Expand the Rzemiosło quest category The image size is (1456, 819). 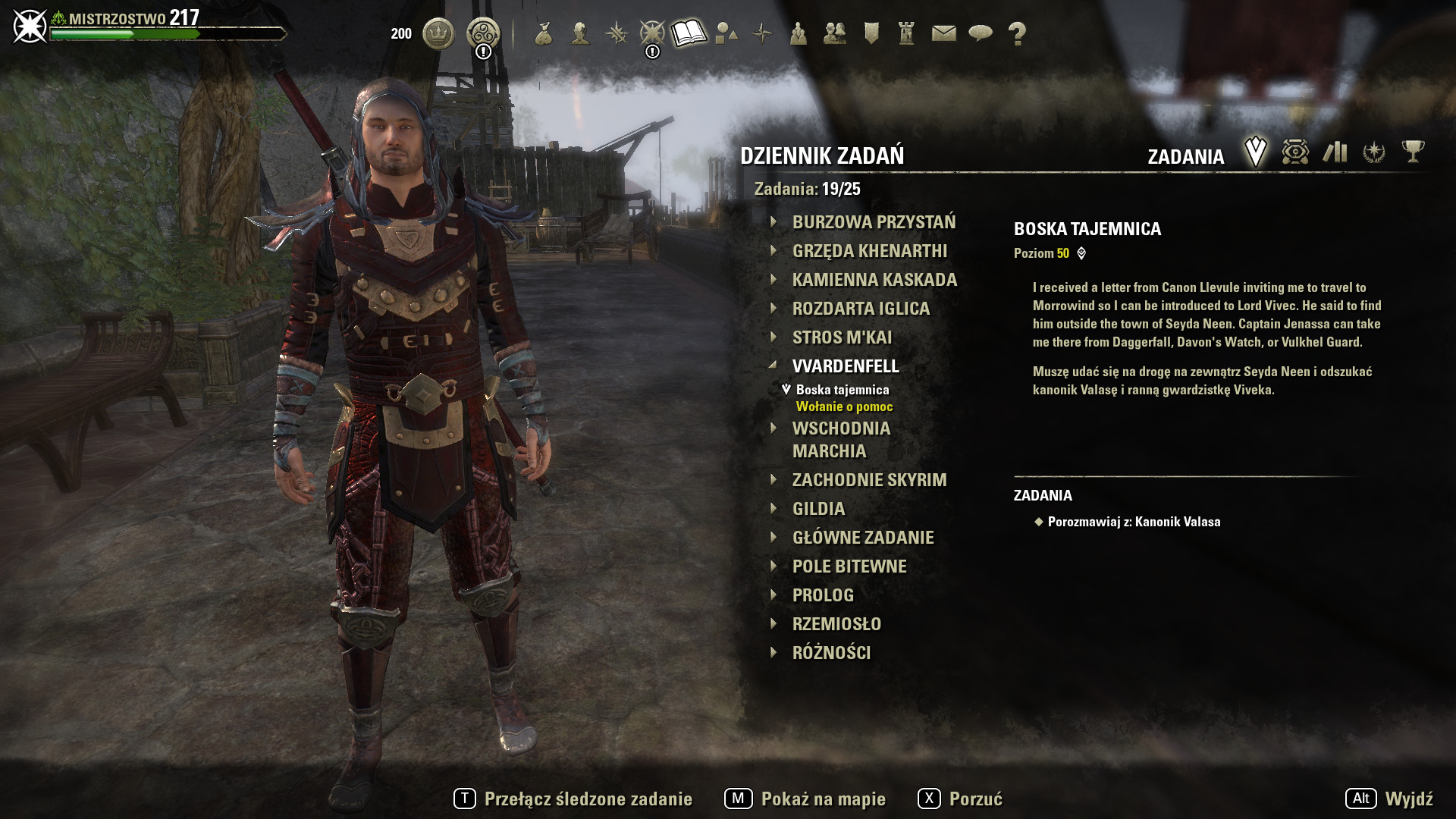click(836, 624)
